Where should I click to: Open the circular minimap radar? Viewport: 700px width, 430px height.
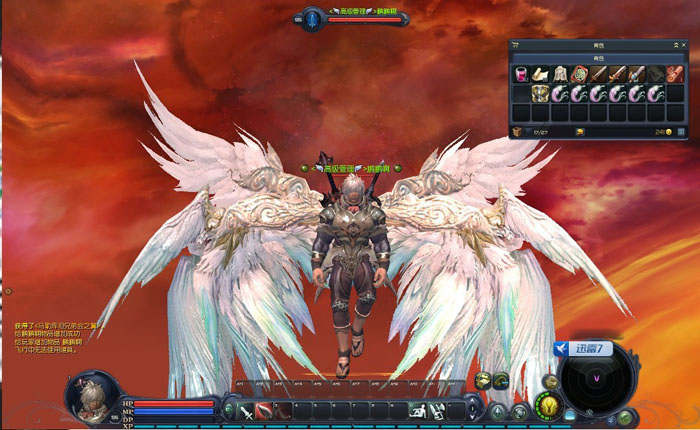point(598,380)
